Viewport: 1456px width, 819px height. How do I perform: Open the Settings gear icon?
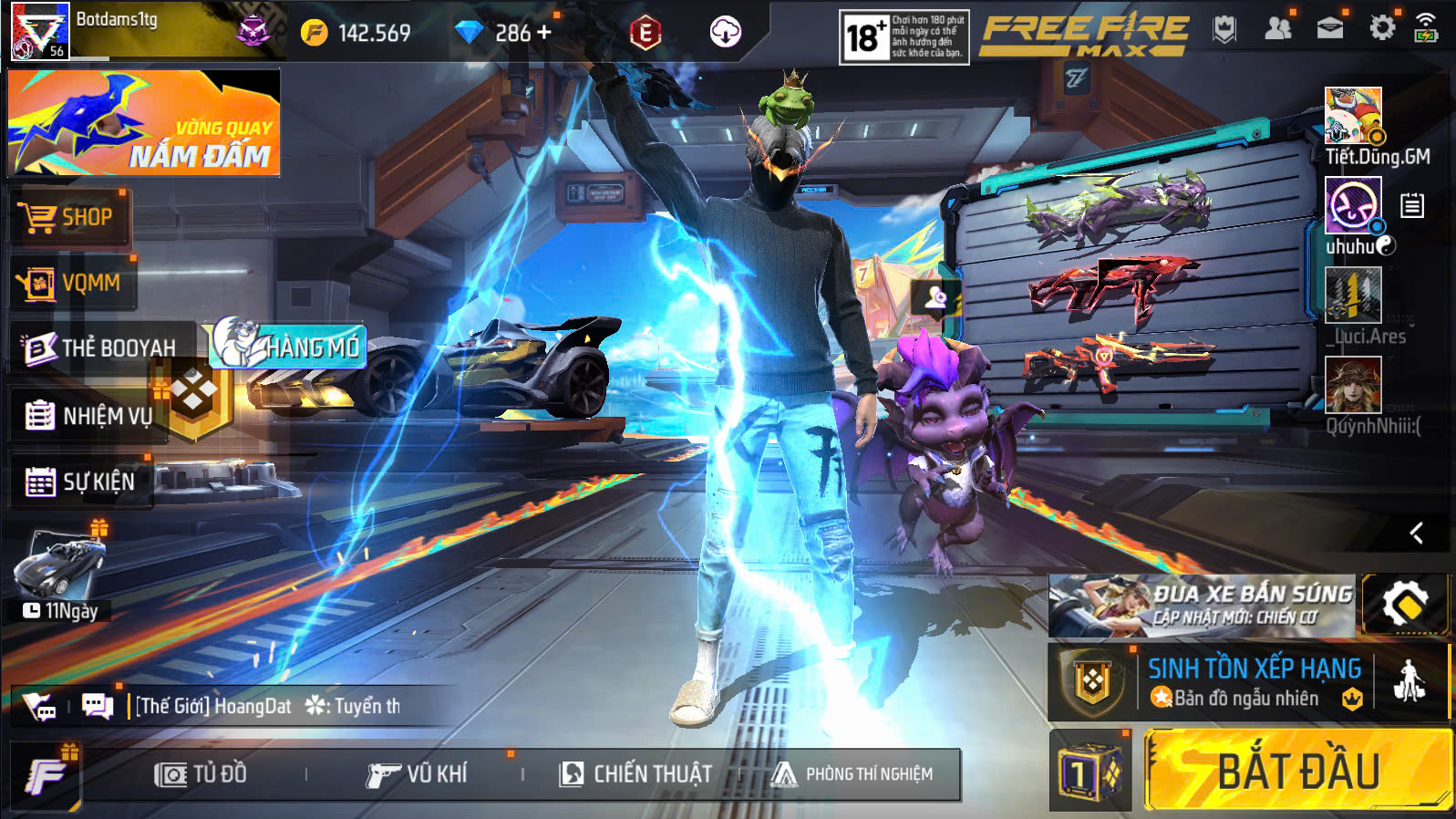click(1382, 28)
